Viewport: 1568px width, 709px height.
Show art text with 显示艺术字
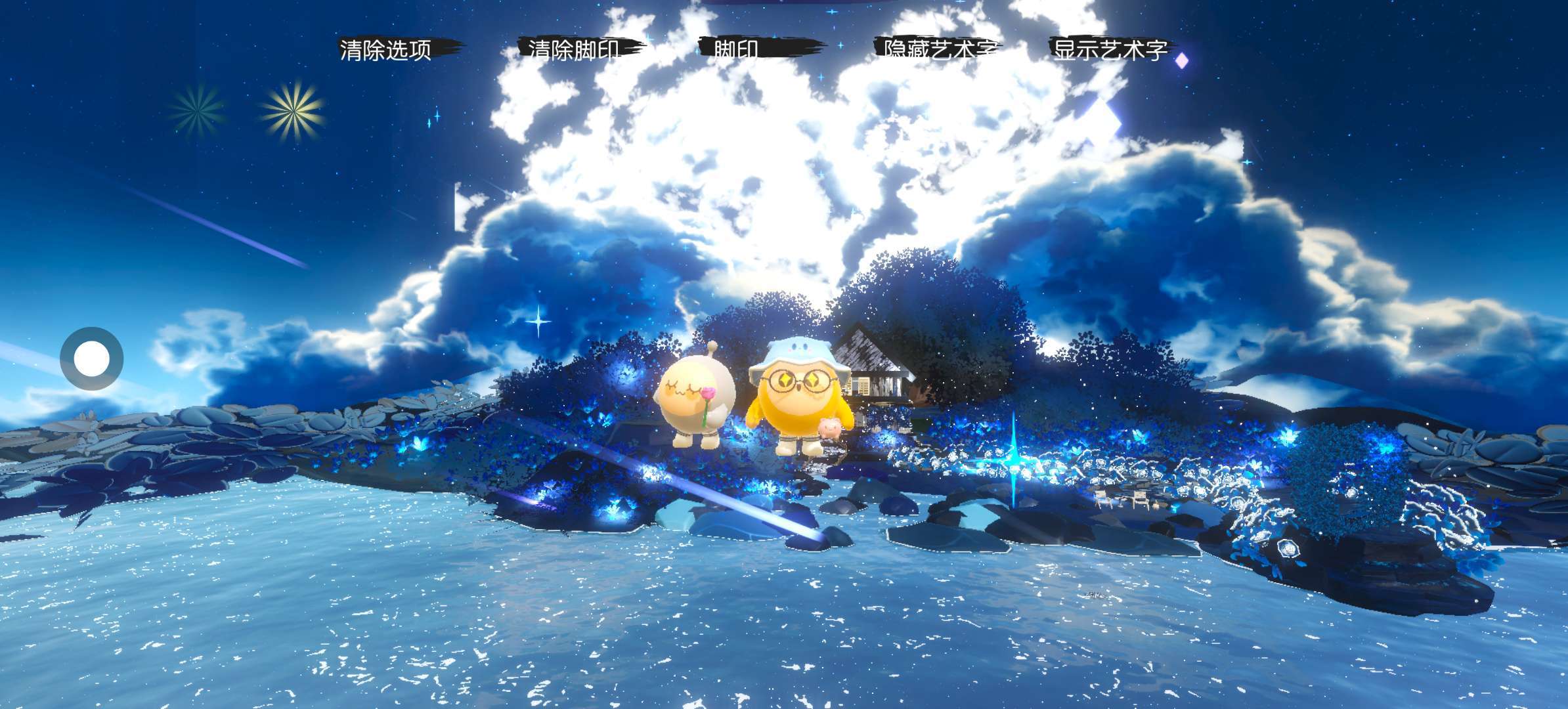click(x=1111, y=49)
